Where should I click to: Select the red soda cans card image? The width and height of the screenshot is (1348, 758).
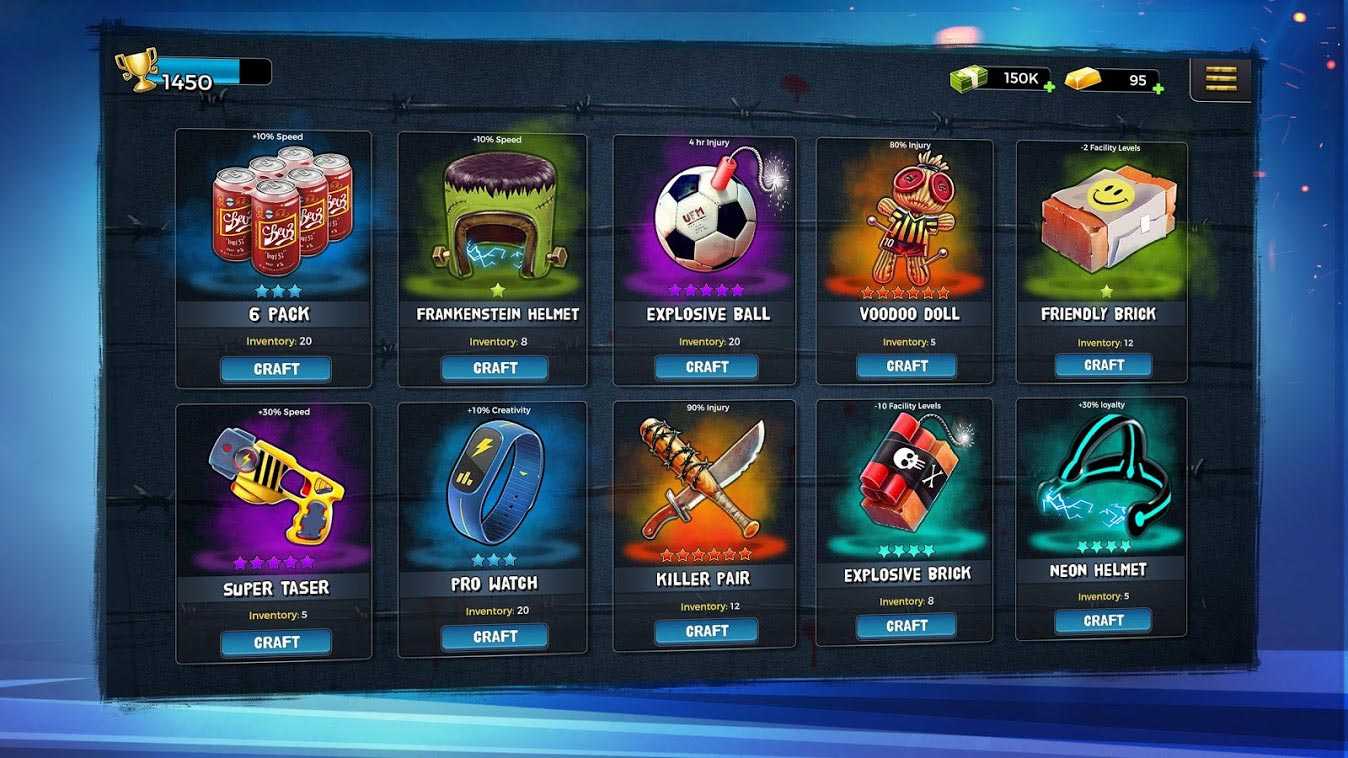coord(276,212)
